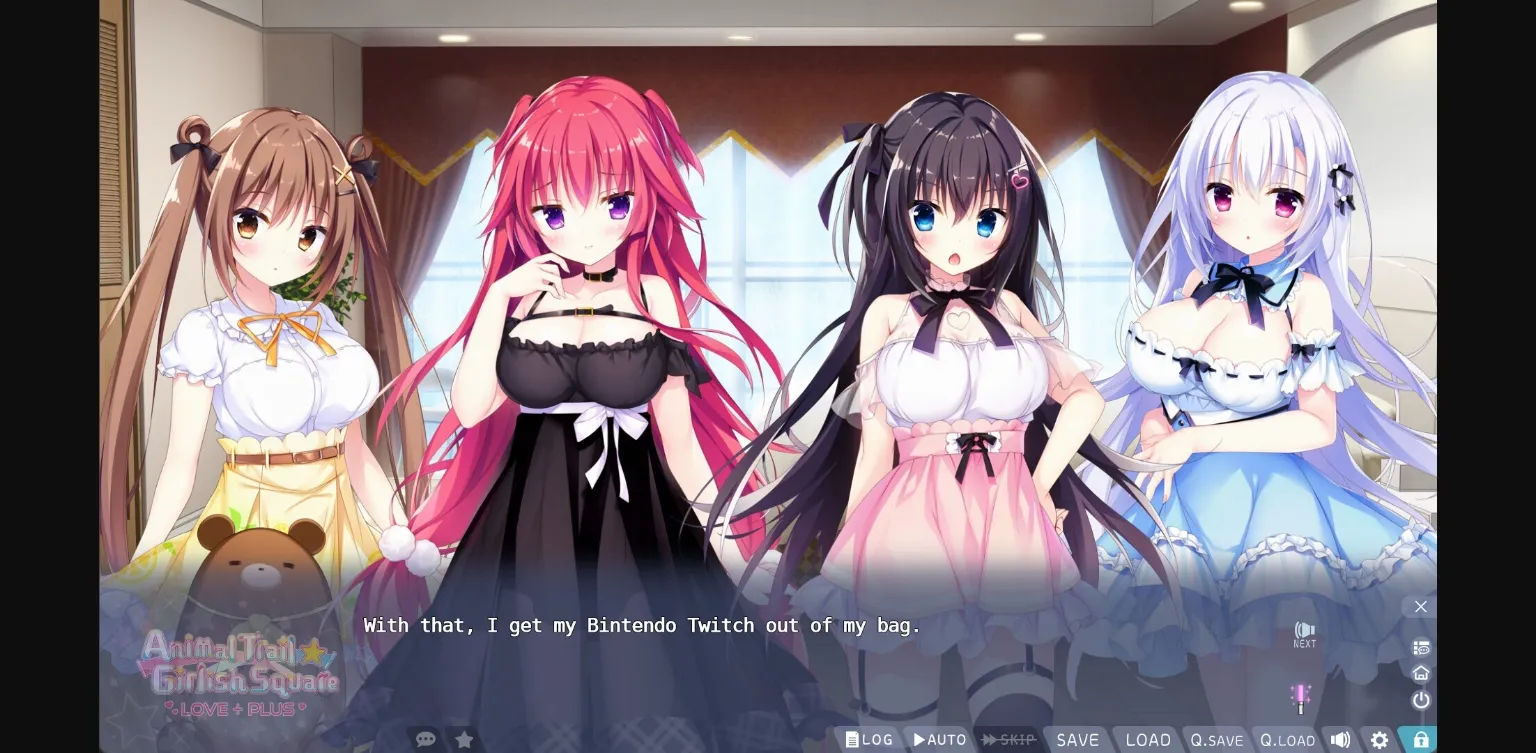The height and width of the screenshot is (753, 1536).
Task: Open the speech bubble chat icon
Action: (425, 739)
